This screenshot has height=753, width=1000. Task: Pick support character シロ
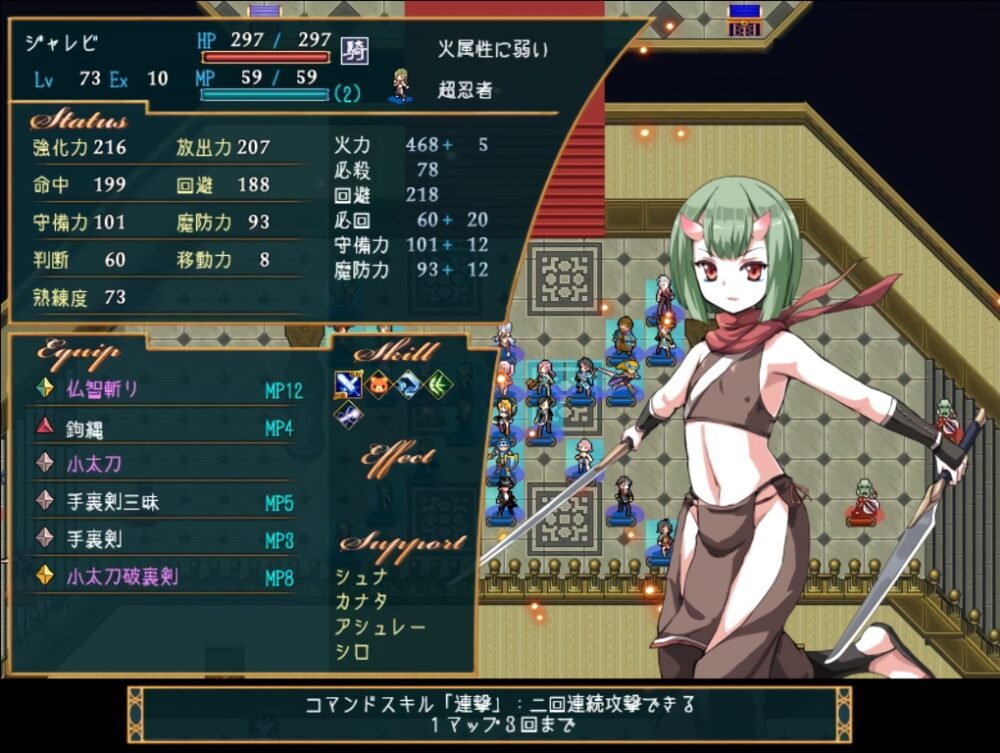pos(353,652)
